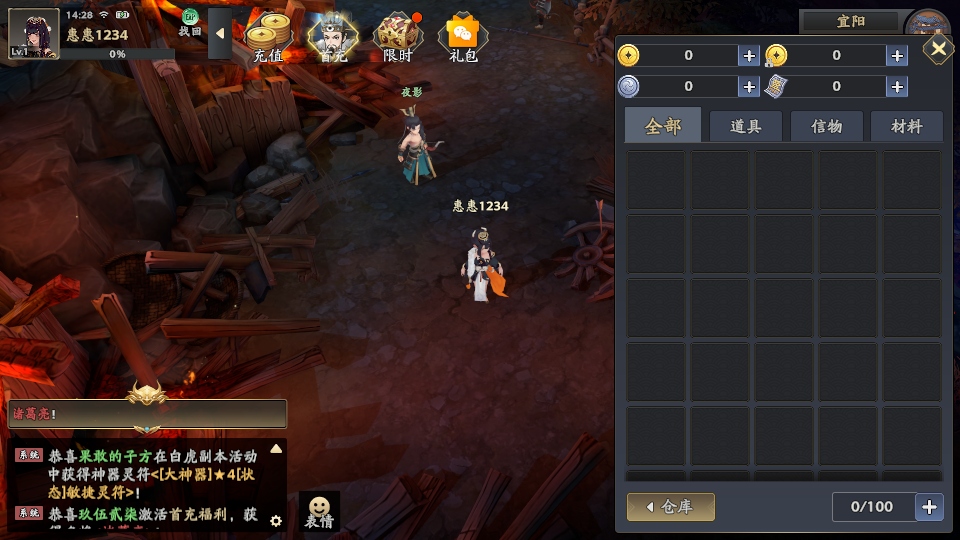Viewport: 960px width, 540px height.
Task: Open the 道具 (Items) tab
Action: (x=746, y=126)
